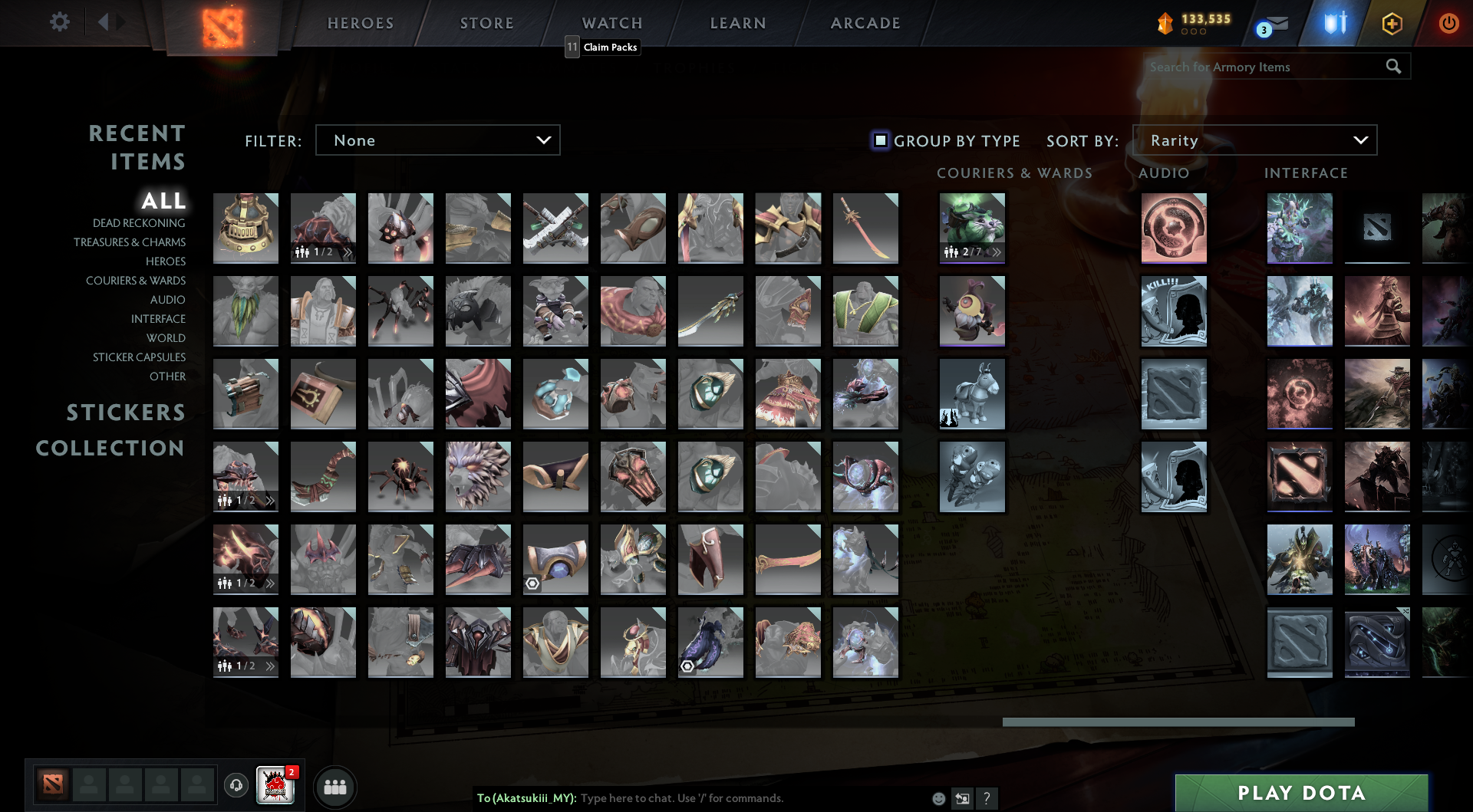Open the Sort By Rarity dropdown
The width and height of the screenshot is (1473, 812).
point(1255,140)
